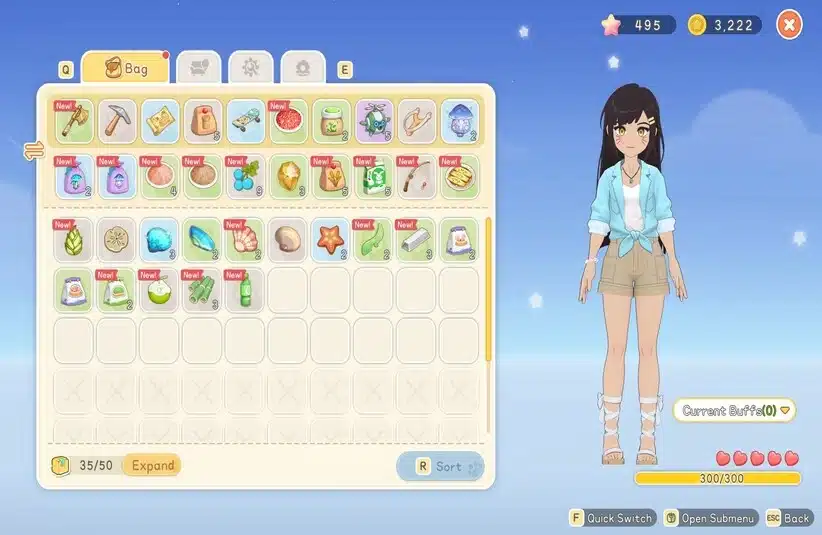Screen dimensions: 822x535
Task: Click the green bottle item
Action: [x=245, y=290]
